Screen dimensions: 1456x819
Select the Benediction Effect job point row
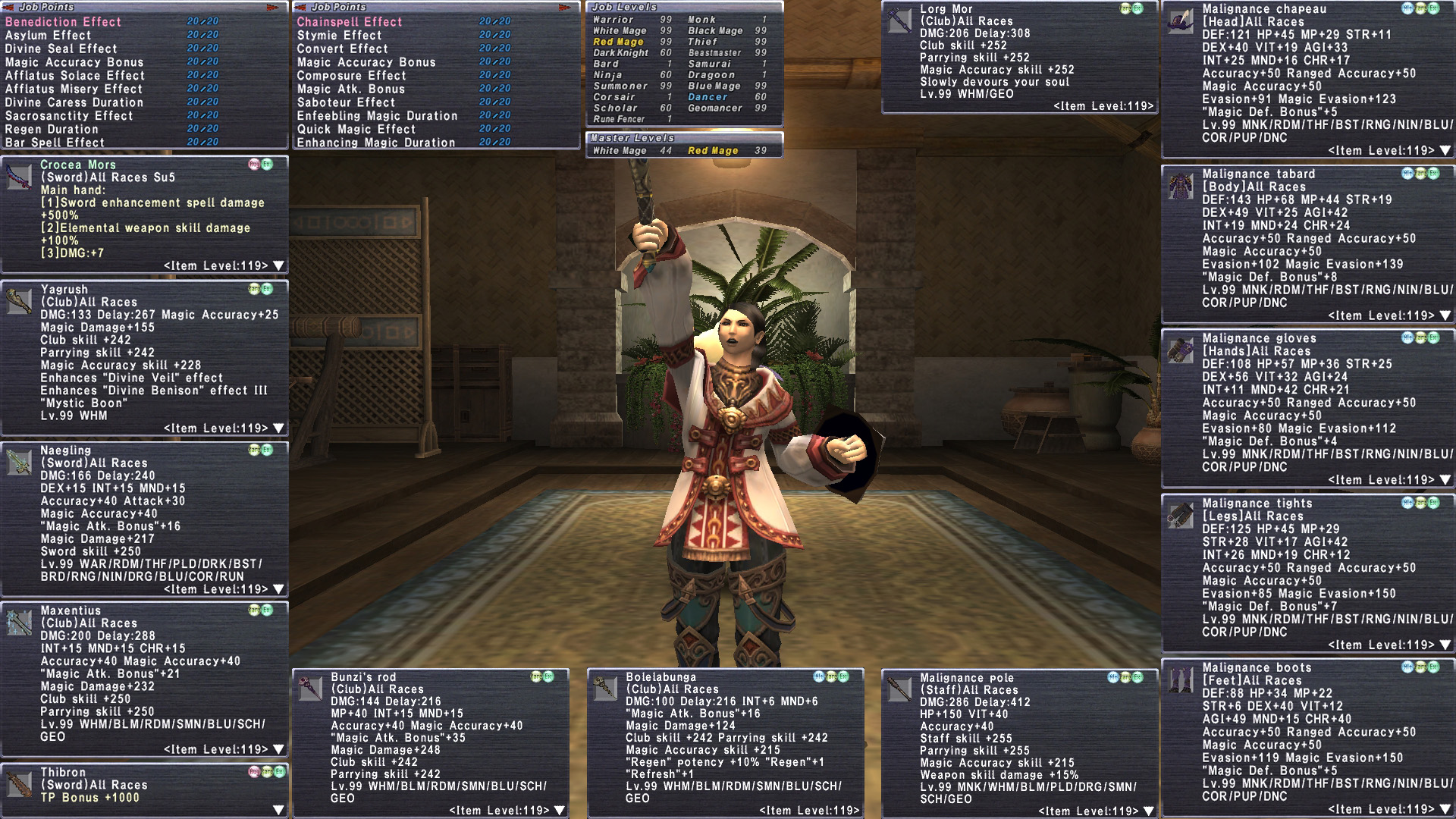pos(64,22)
